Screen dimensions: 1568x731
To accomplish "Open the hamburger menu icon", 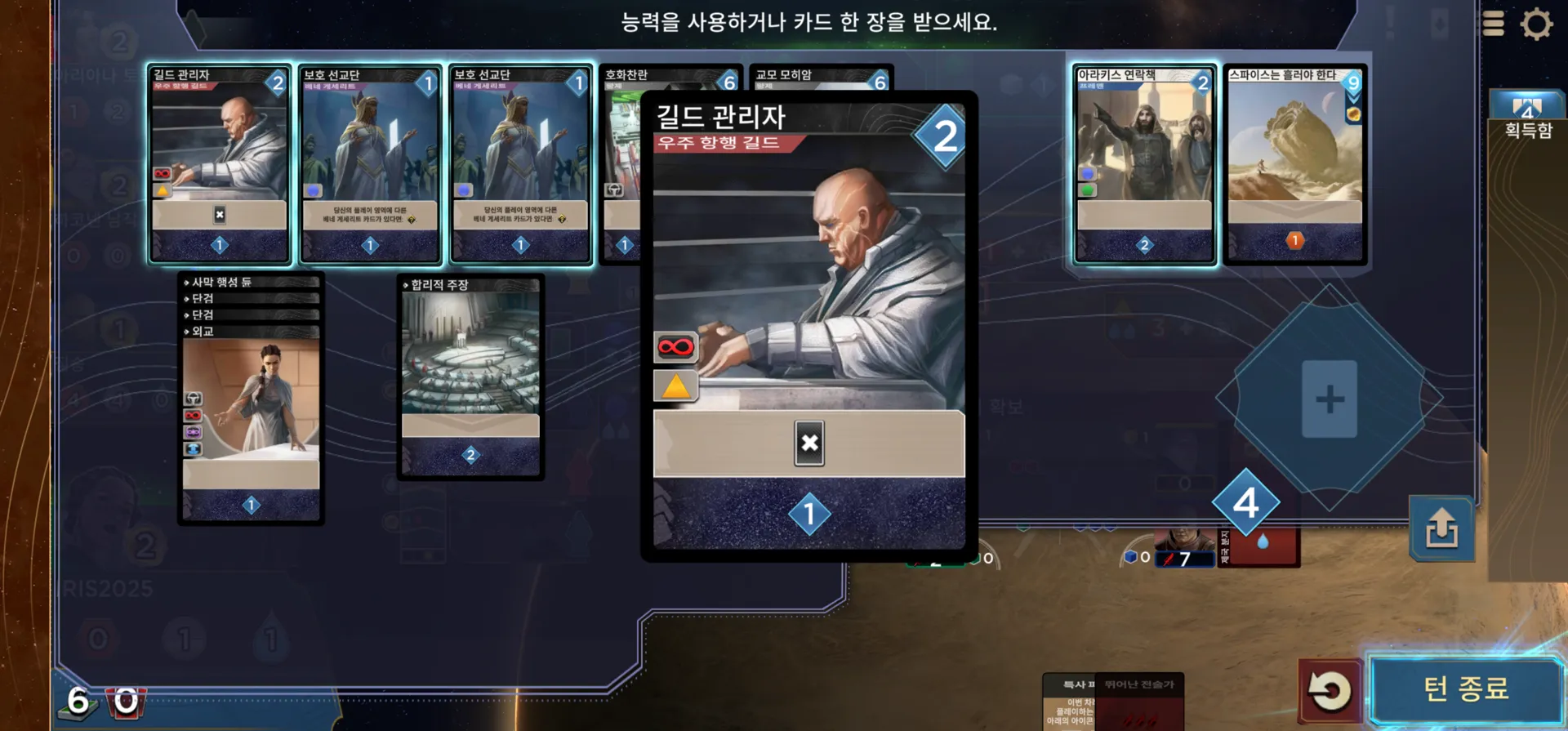I will click(x=1493, y=24).
